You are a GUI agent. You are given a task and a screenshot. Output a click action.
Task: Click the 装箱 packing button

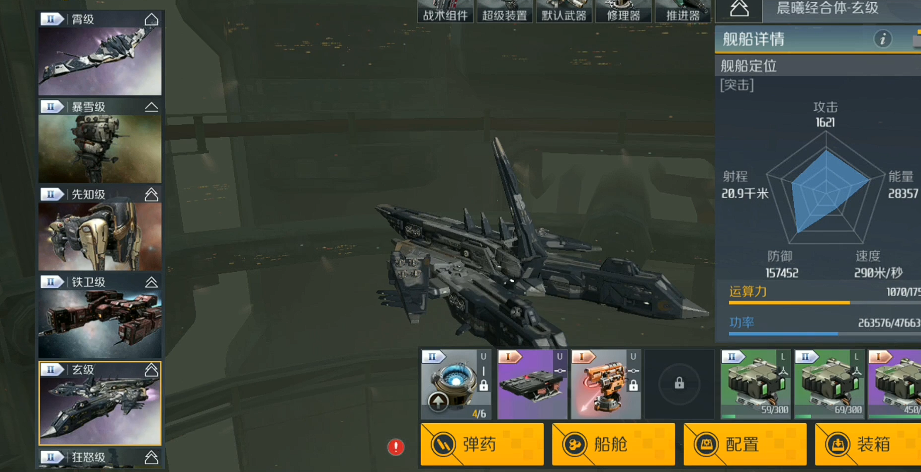pyautogui.click(x=868, y=444)
